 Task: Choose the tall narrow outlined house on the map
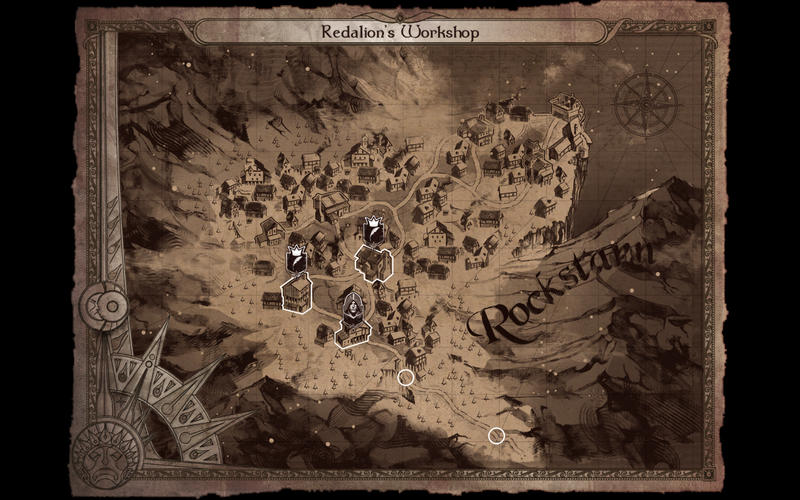point(297,294)
